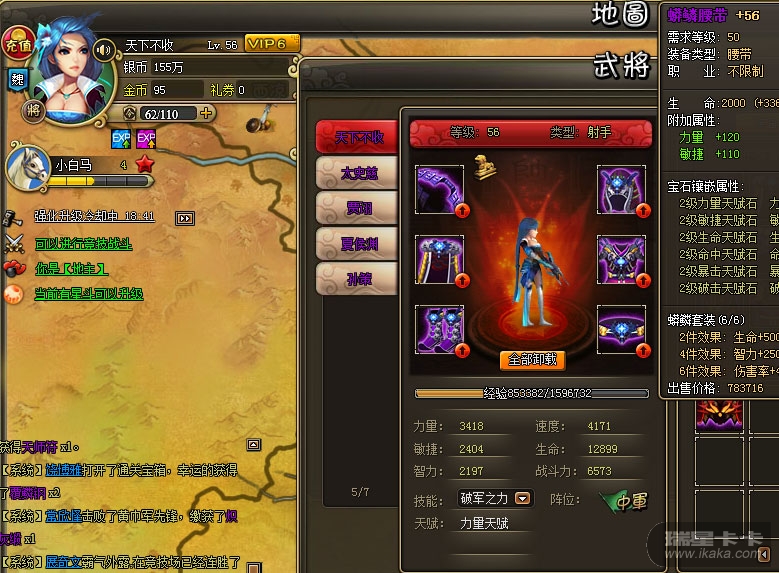Viewport: 779px width, 573px height.
Task: Choose the 夏侯渊 general tab
Action: (358, 242)
